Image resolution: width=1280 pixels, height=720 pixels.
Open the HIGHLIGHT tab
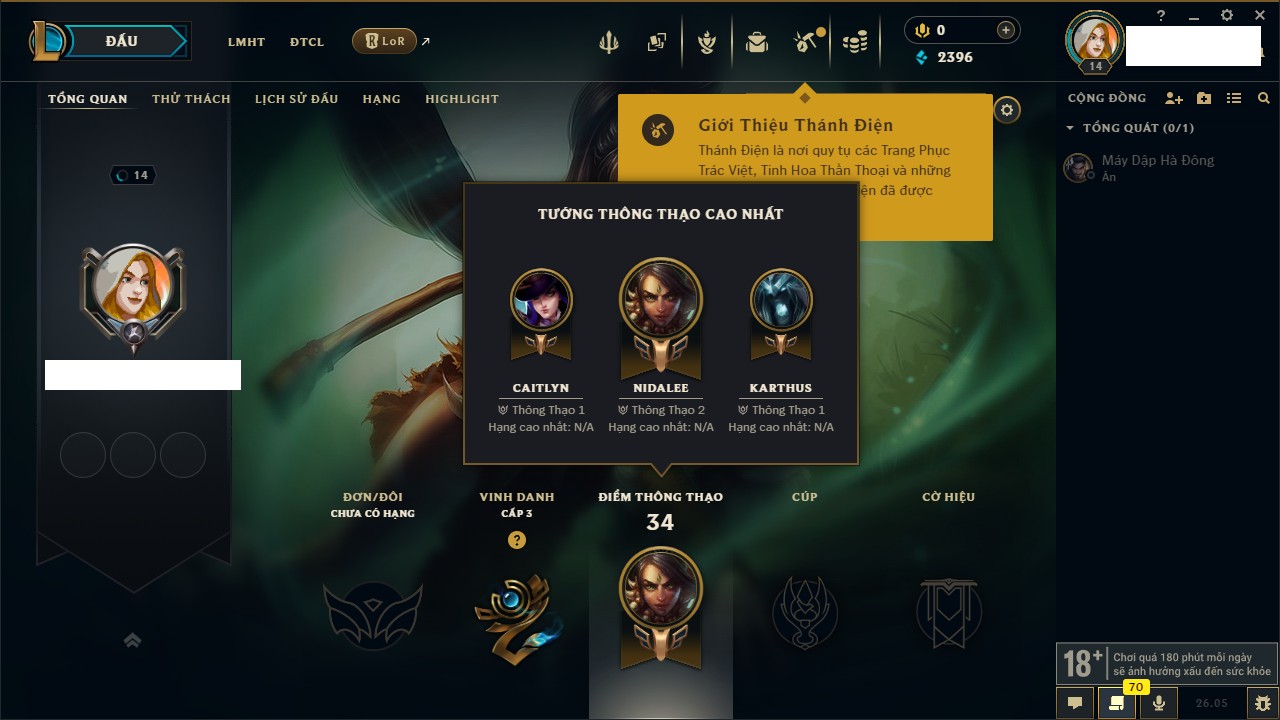(x=461, y=99)
